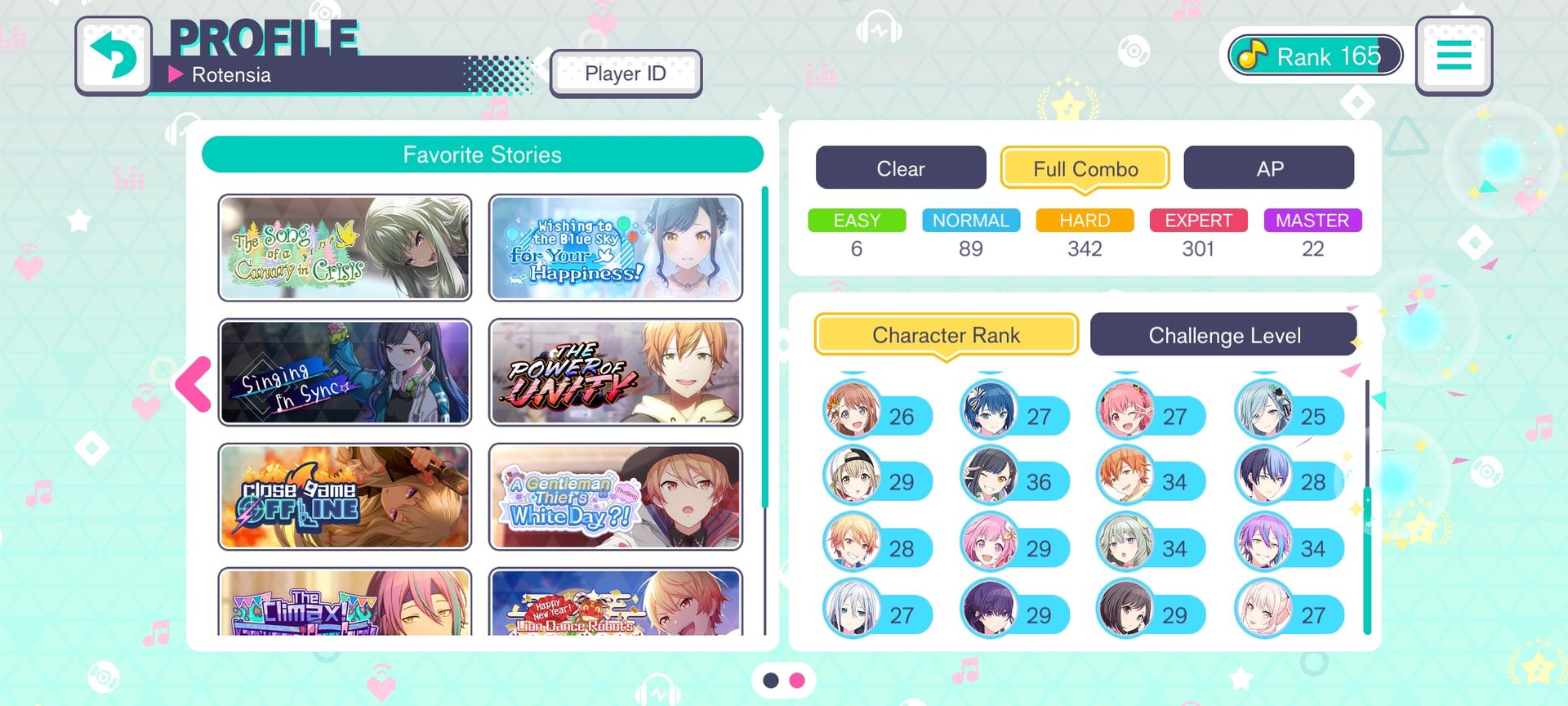
Task: Open Wishing to the Blue Sky story
Action: (x=616, y=248)
